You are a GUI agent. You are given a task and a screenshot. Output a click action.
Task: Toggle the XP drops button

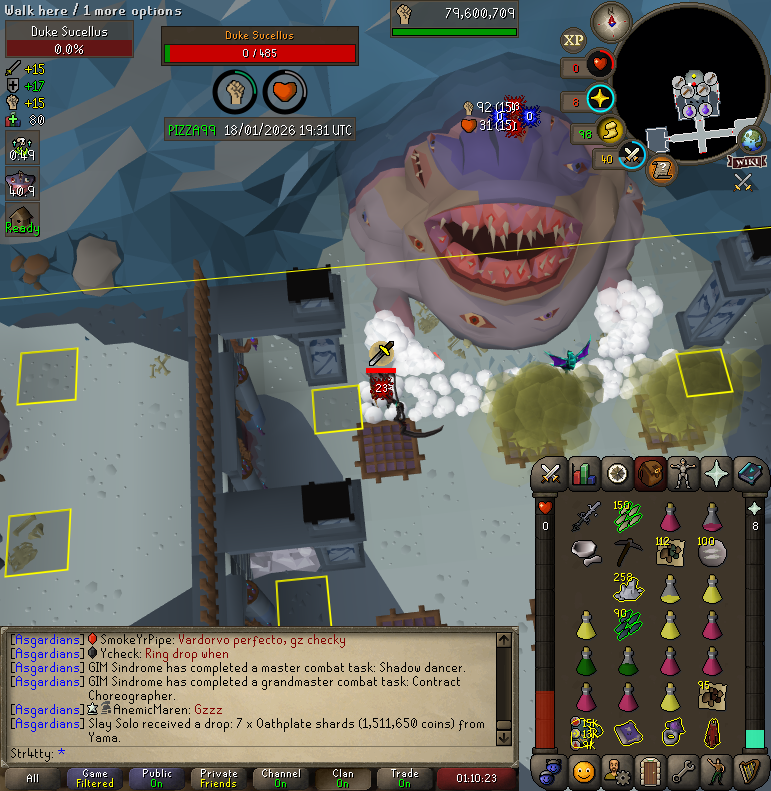(x=573, y=40)
